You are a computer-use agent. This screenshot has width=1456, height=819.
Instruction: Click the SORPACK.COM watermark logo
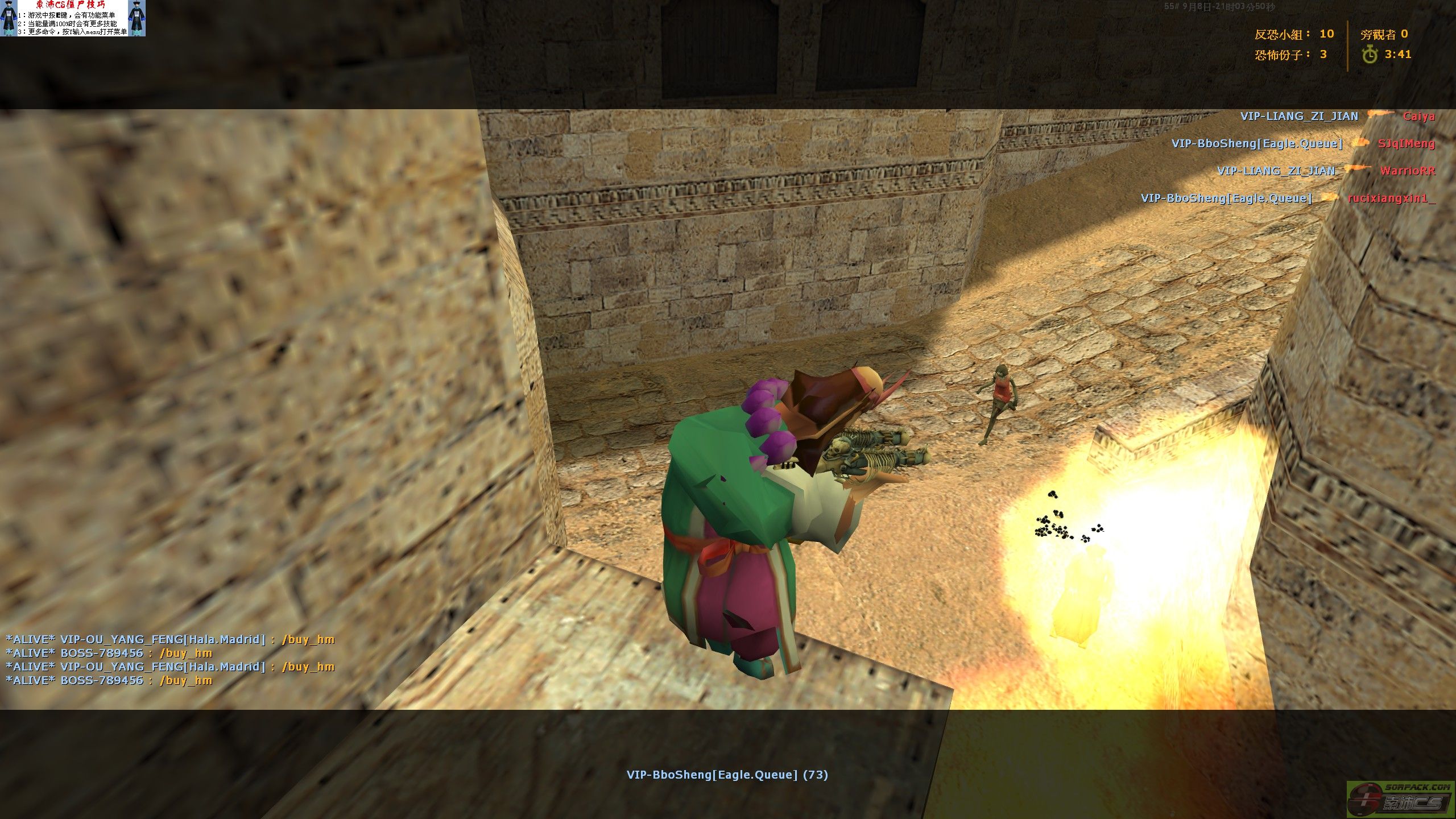click(x=1400, y=799)
